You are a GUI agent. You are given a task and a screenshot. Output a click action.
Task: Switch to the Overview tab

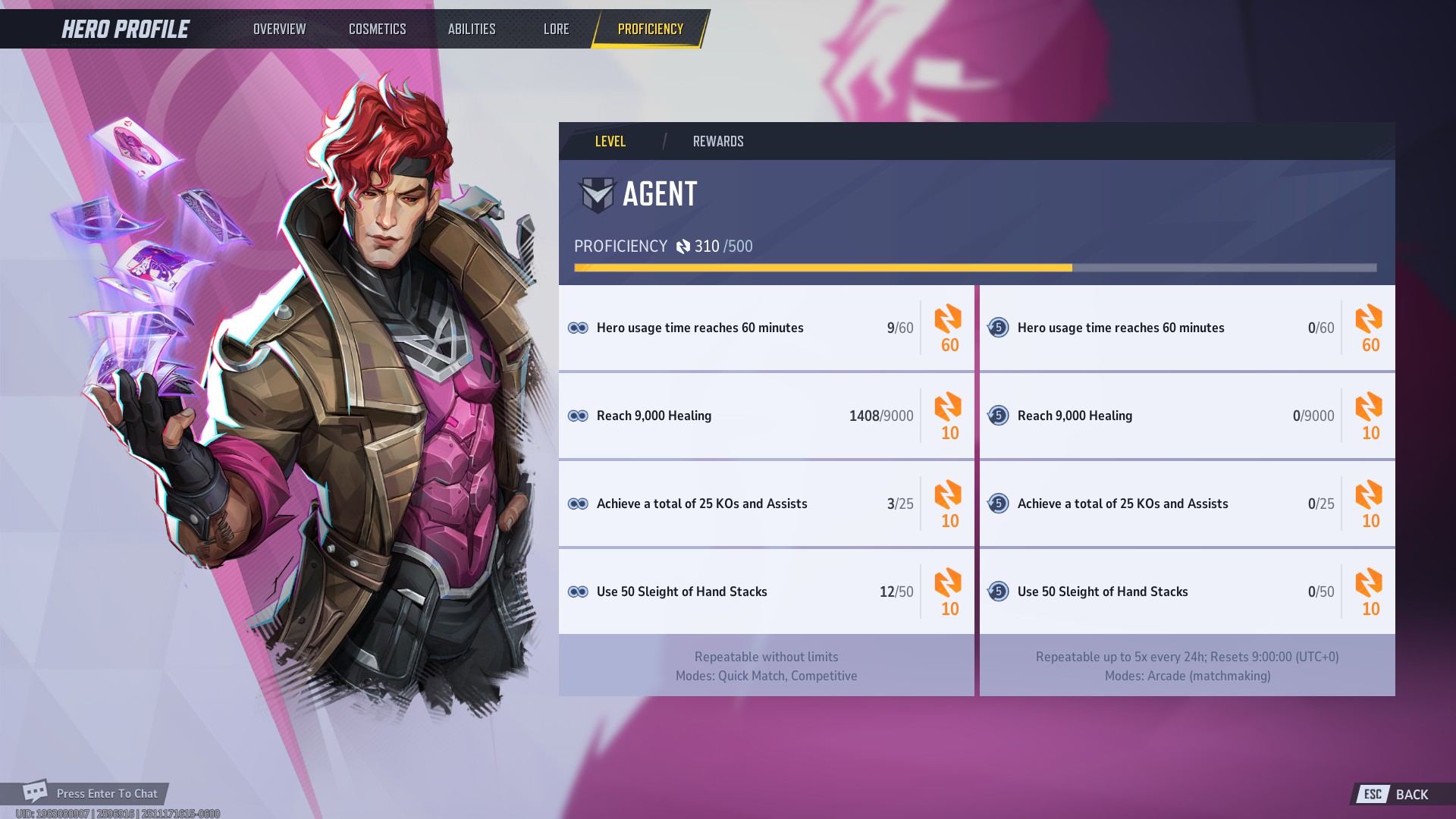(x=279, y=29)
